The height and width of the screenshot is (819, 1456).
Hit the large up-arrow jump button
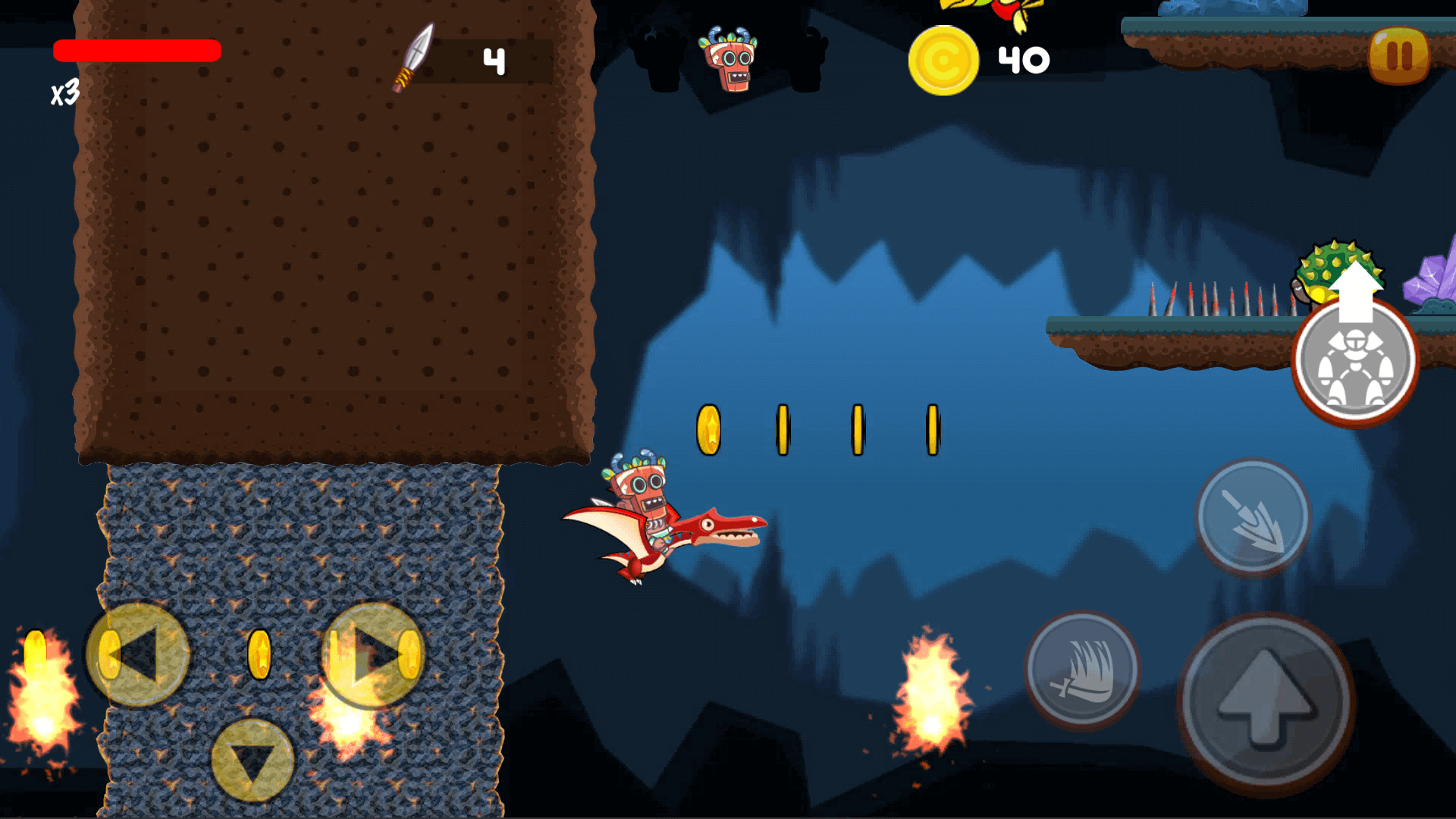(1266, 703)
